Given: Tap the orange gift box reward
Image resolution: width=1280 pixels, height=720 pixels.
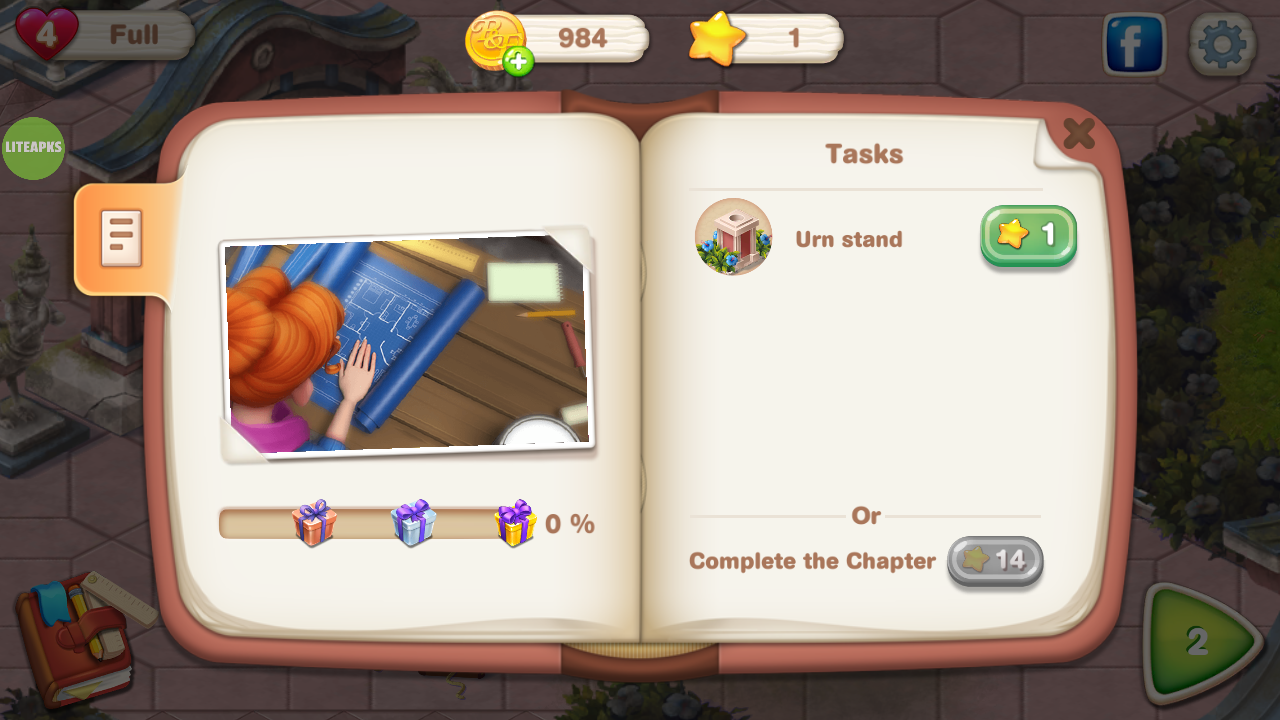Looking at the screenshot, I should [314, 522].
